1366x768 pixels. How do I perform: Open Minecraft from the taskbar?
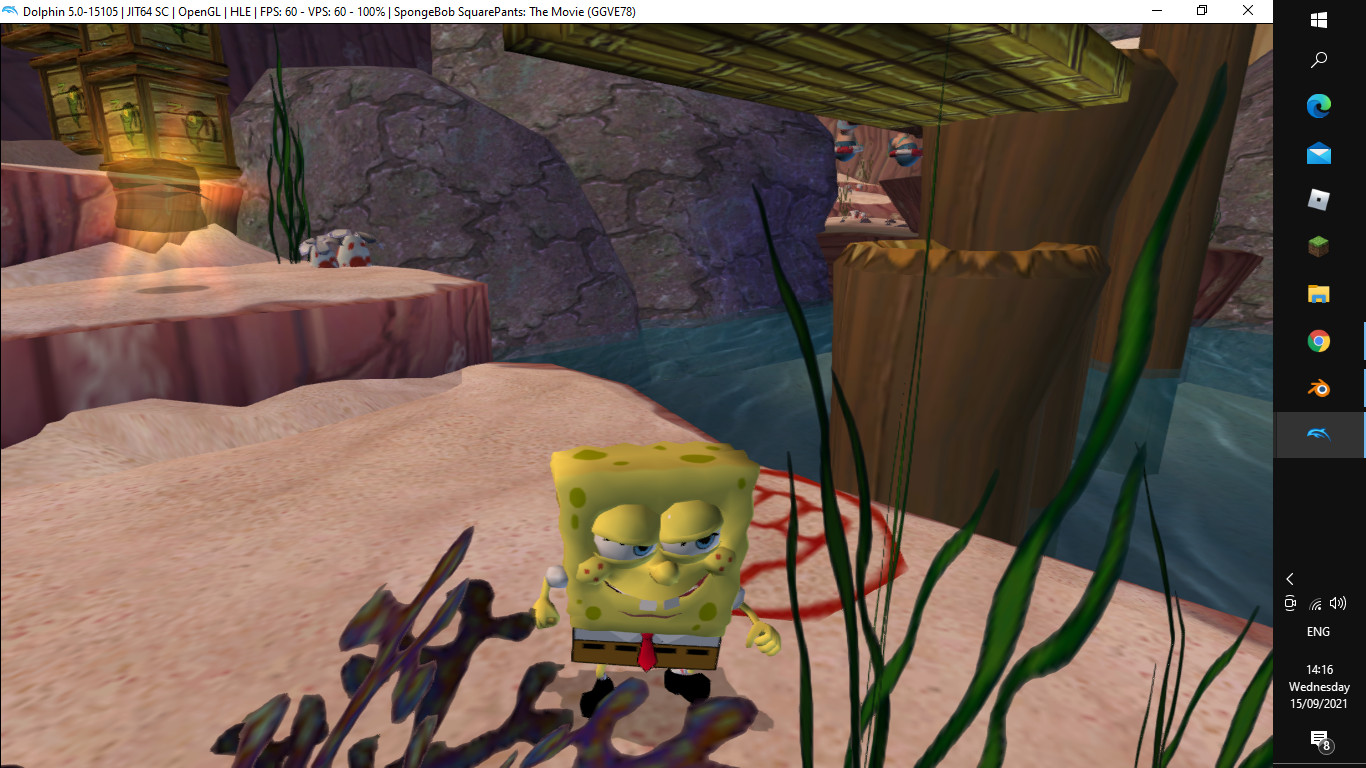click(1318, 247)
